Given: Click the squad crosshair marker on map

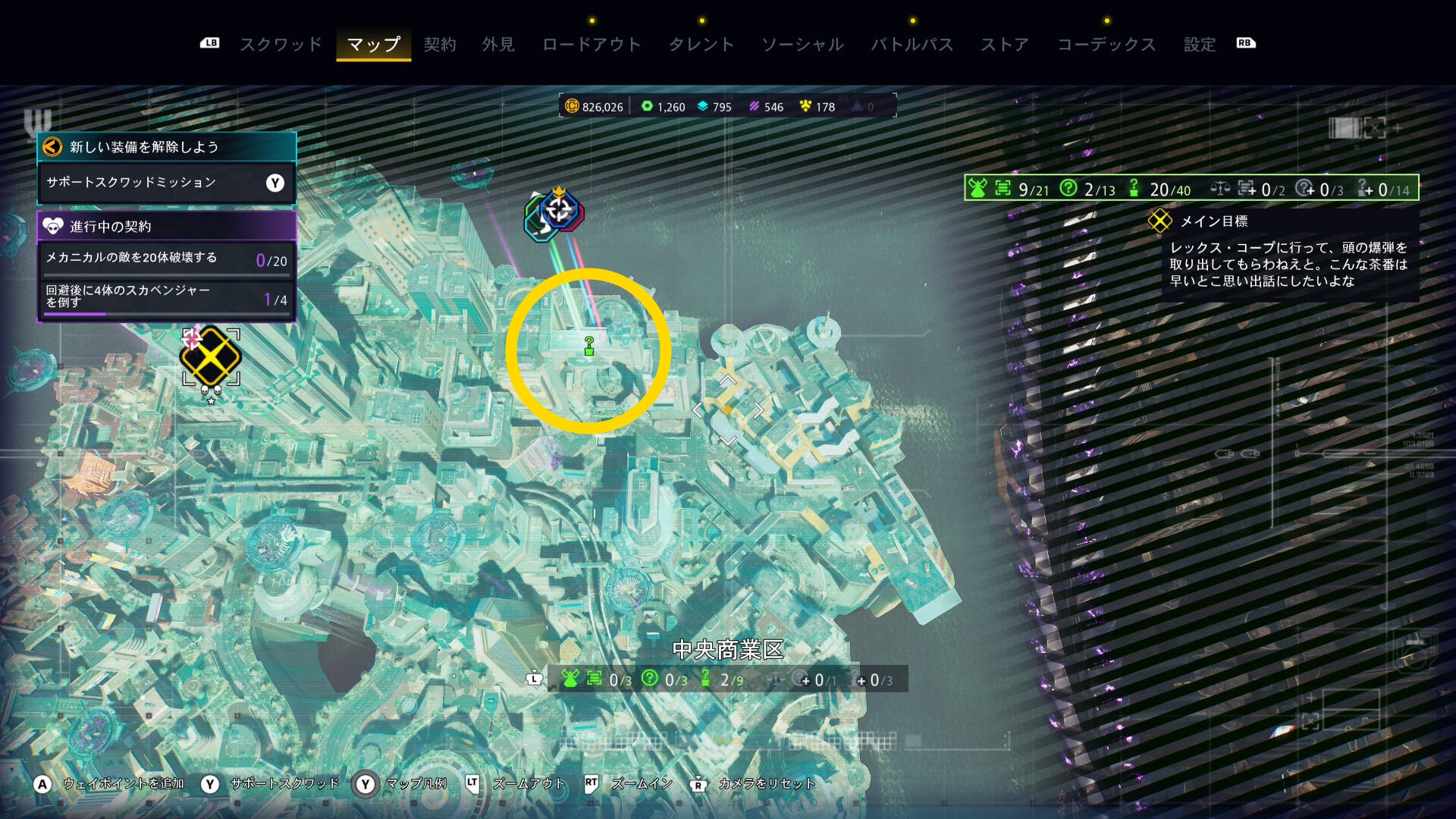Looking at the screenshot, I should (x=560, y=210).
